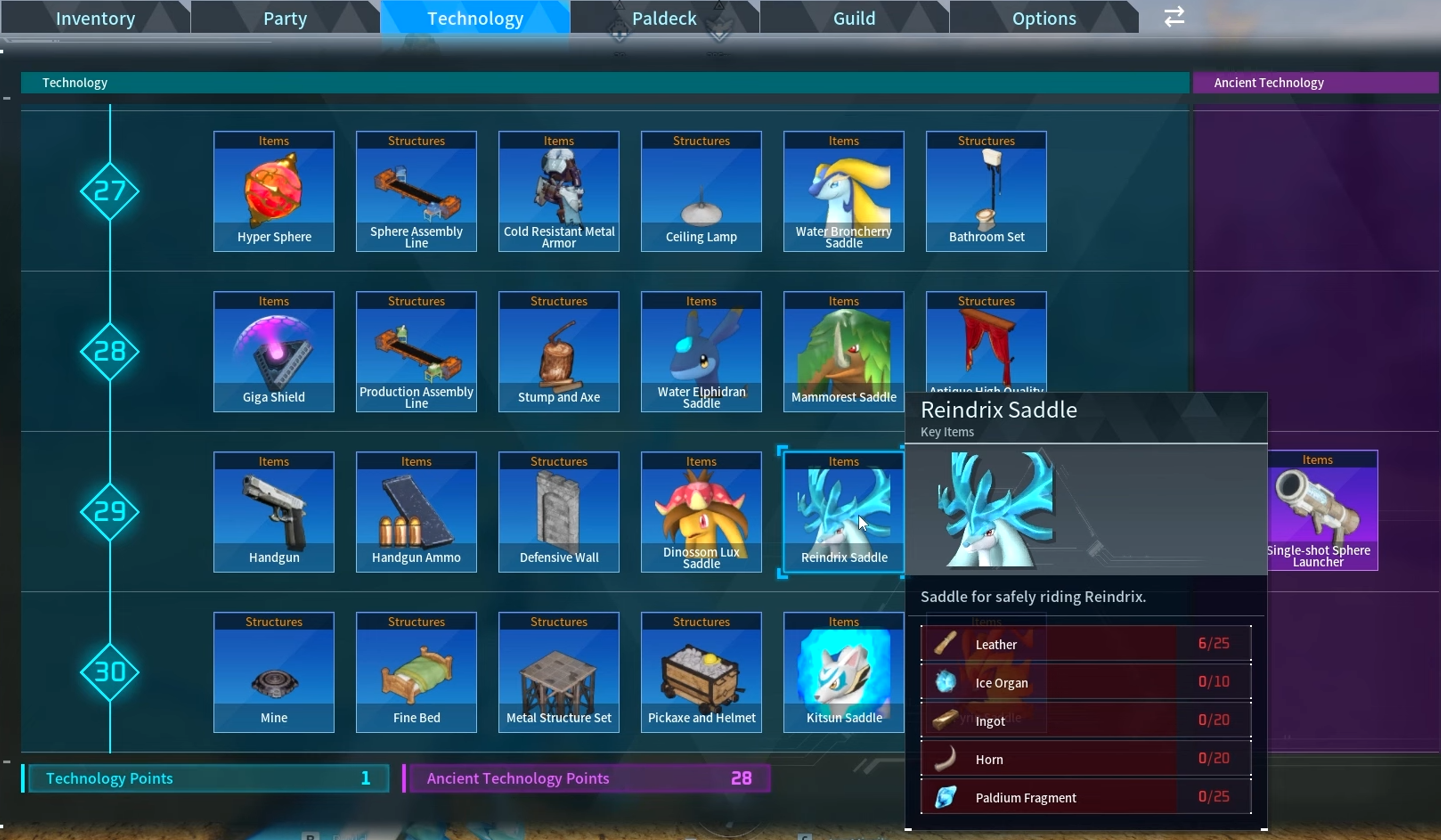This screenshot has height=840, width=1441.
Task: Select the Cold Resistant Metal Armor
Action: pos(558,190)
